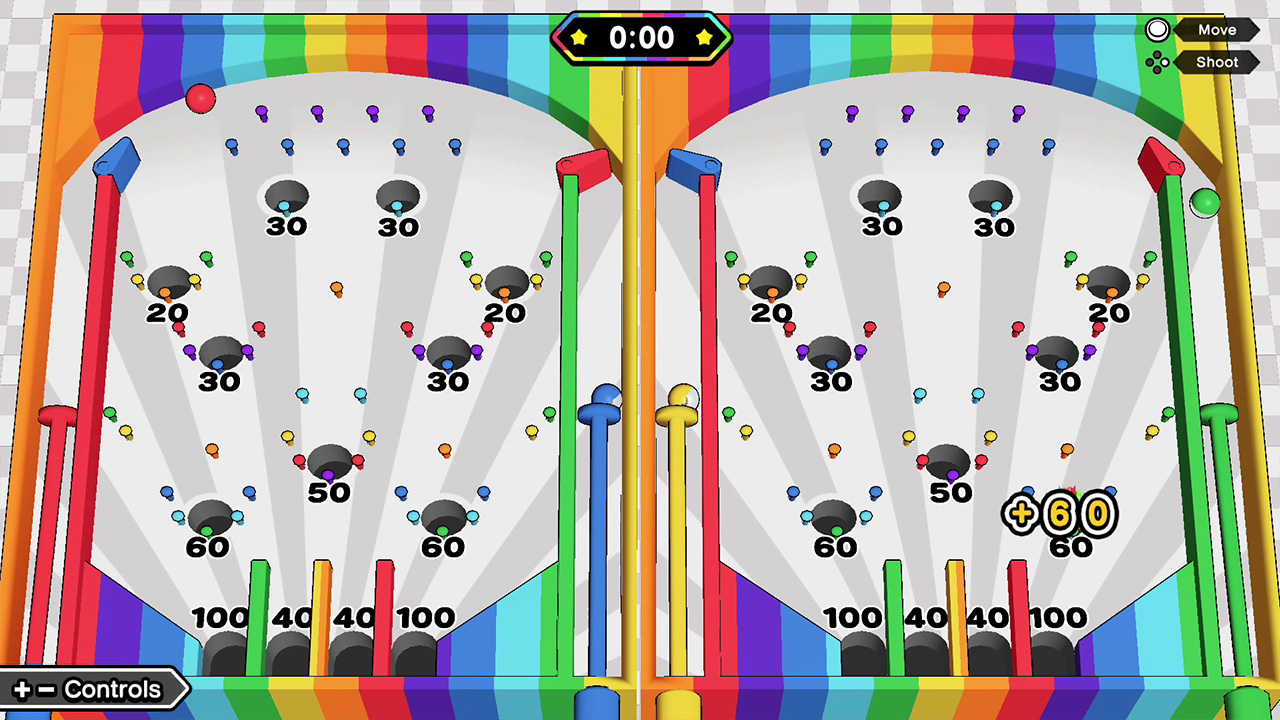Click the D-pad Shoot icon
This screenshot has width=1280, height=720.
click(x=1158, y=62)
